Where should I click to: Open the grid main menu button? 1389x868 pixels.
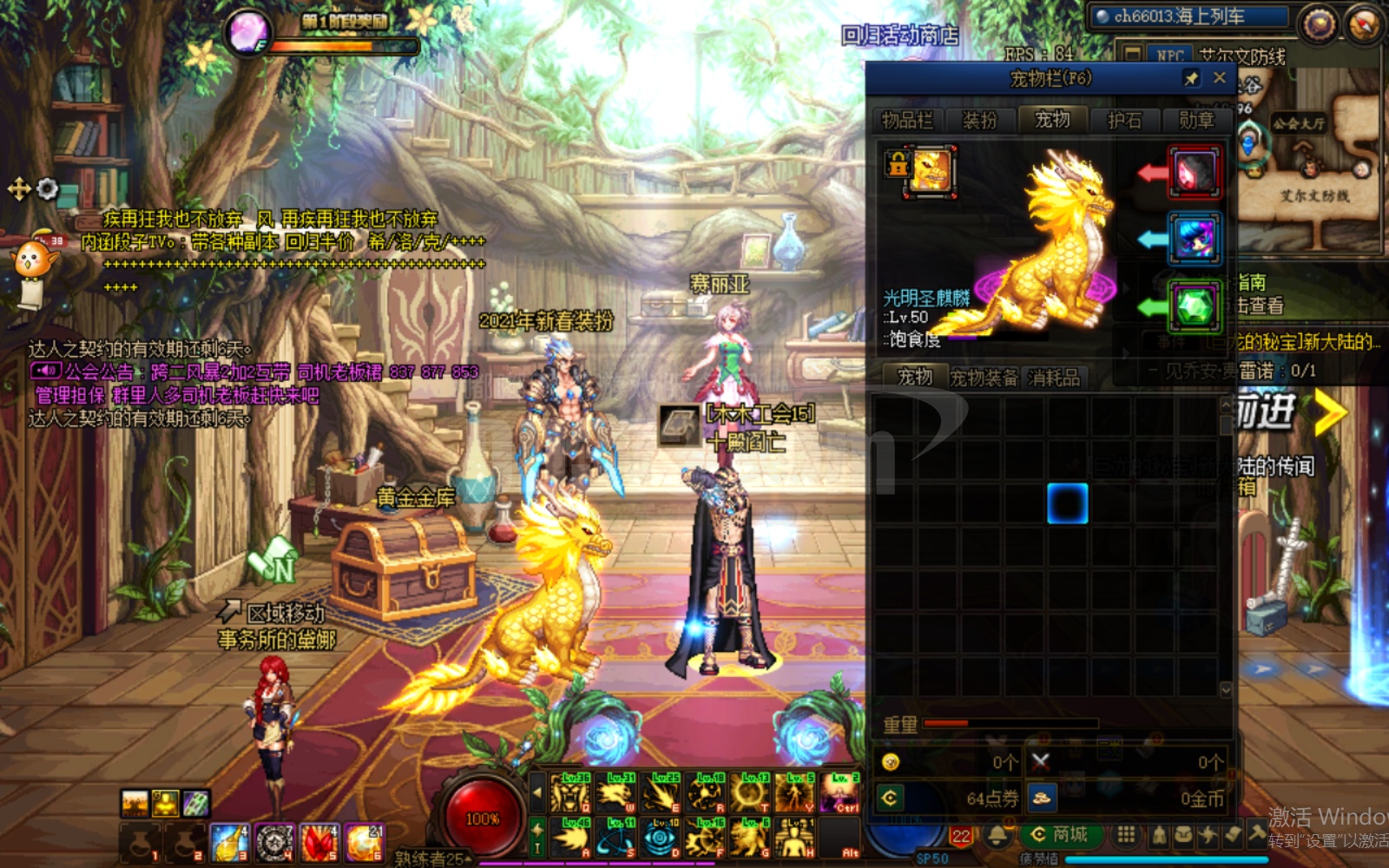tap(1126, 835)
